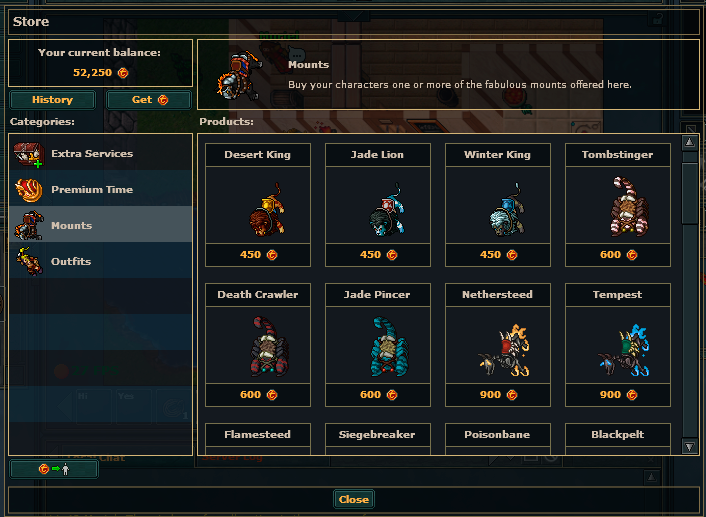Choose the Mounts category
This screenshot has width=706, height=517.
click(x=100, y=226)
